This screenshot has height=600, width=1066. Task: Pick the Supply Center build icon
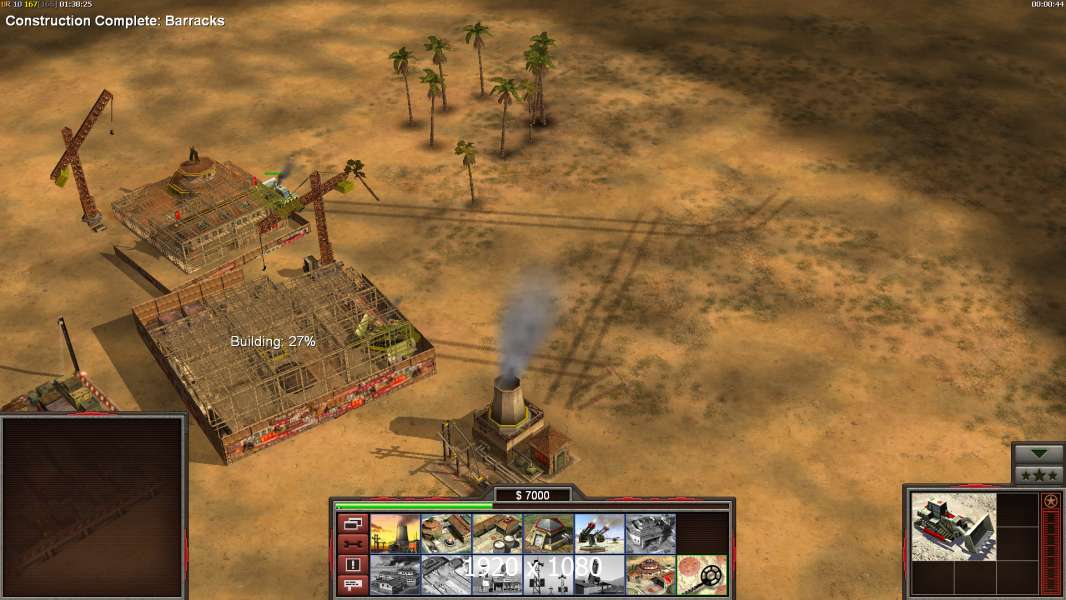coord(497,533)
